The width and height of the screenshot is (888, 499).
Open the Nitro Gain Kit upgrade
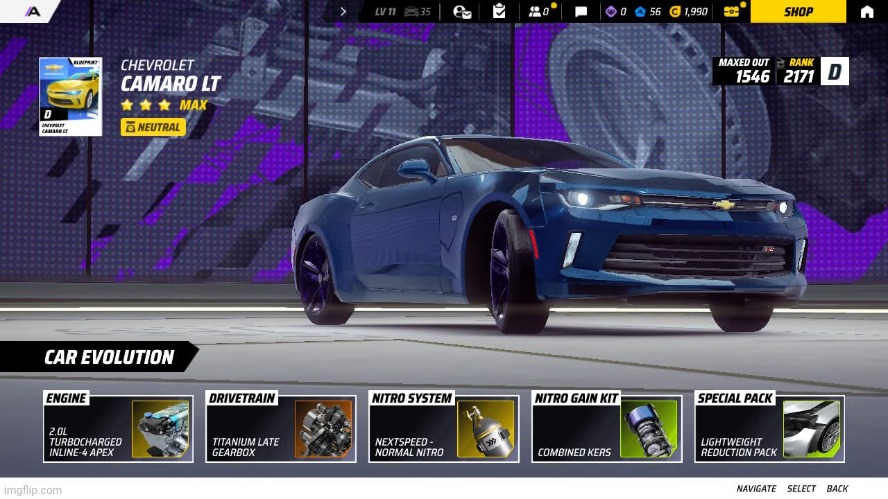(607, 428)
